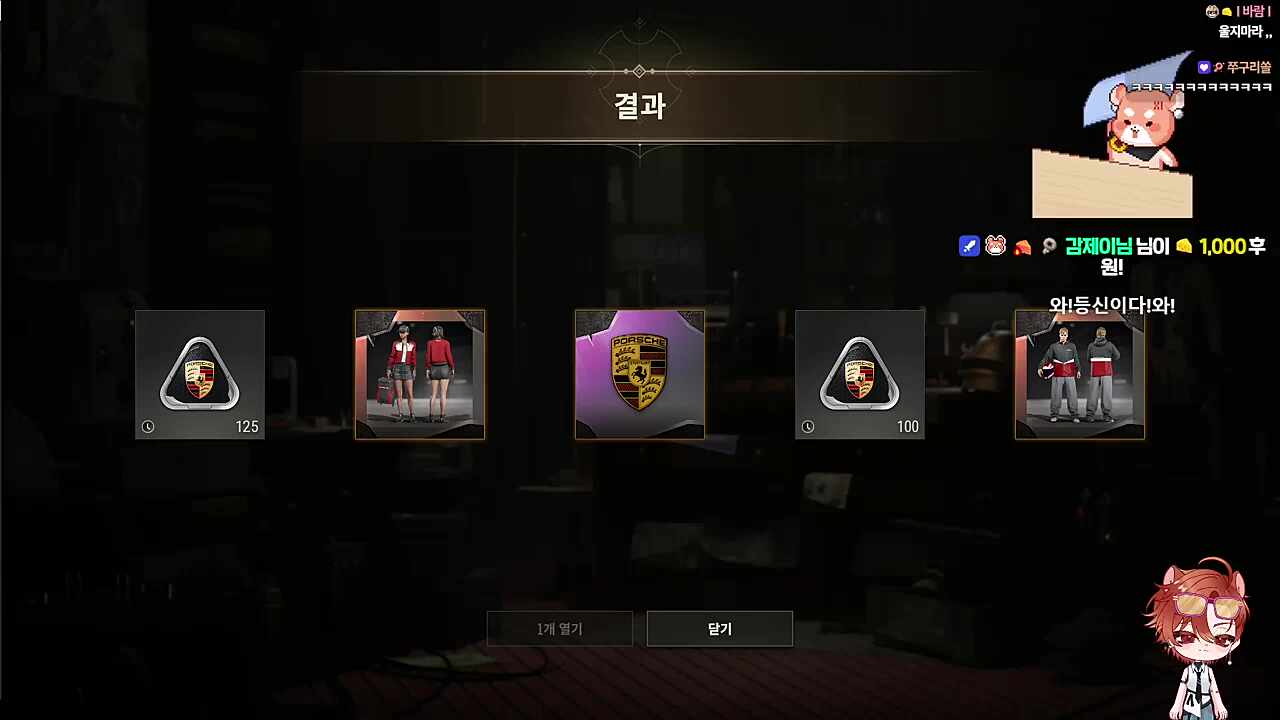Click the hamster emote badge in the top chat message
Image resolution: width=1280 pixels, height=720 pixels.
pyautogui.click(x=1212, y=11)
